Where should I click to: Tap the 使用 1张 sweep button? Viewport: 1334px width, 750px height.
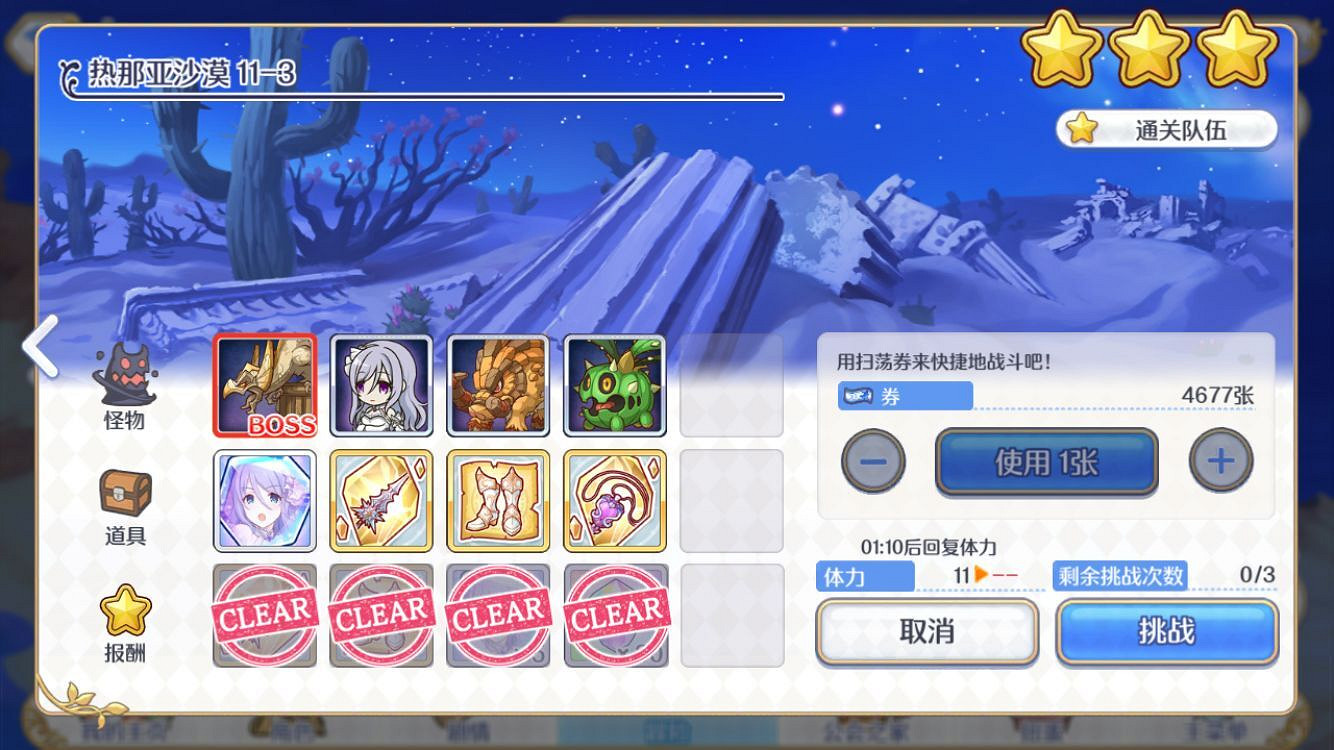1046,461
